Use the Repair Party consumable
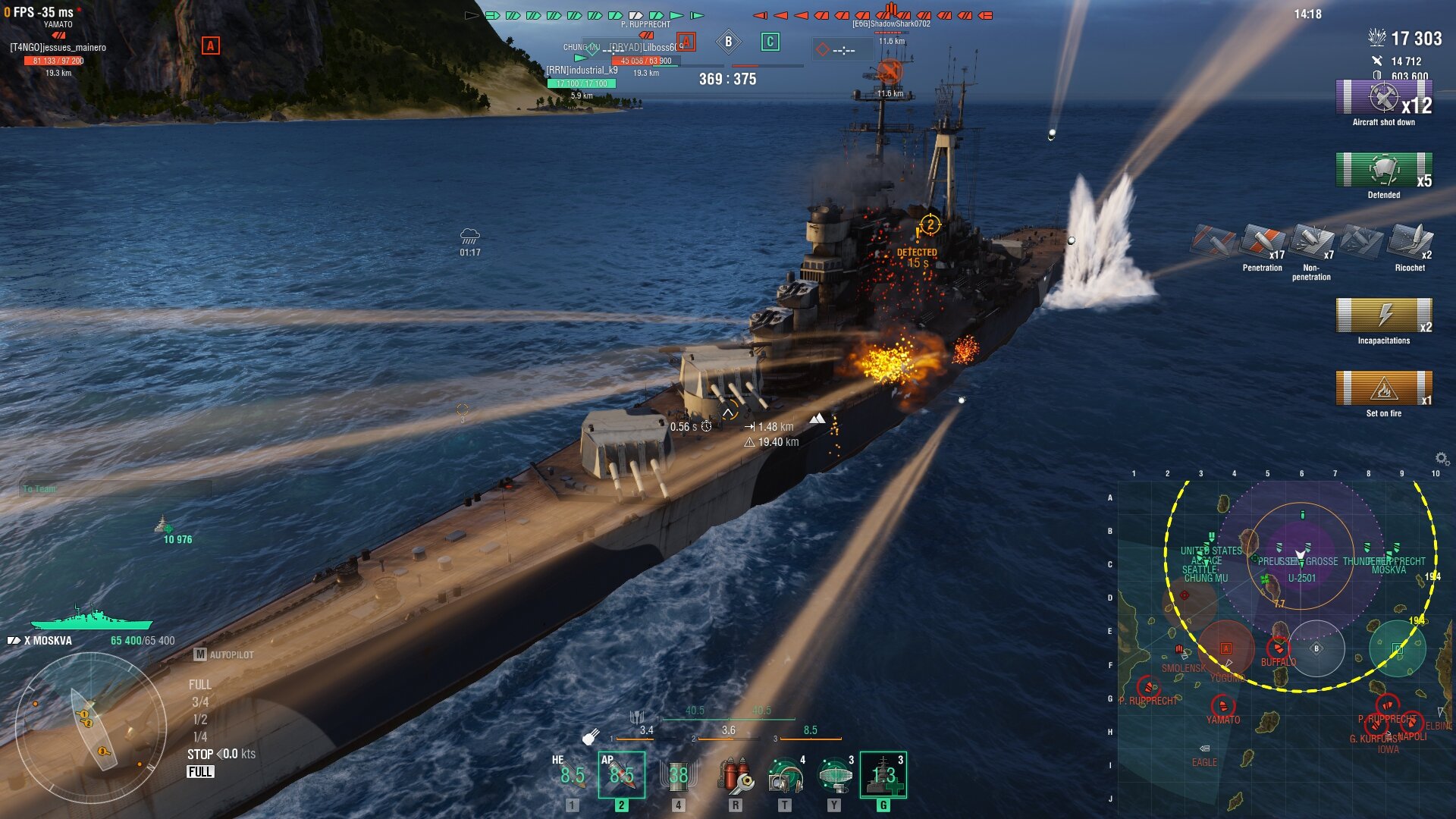 click(883, 775)
